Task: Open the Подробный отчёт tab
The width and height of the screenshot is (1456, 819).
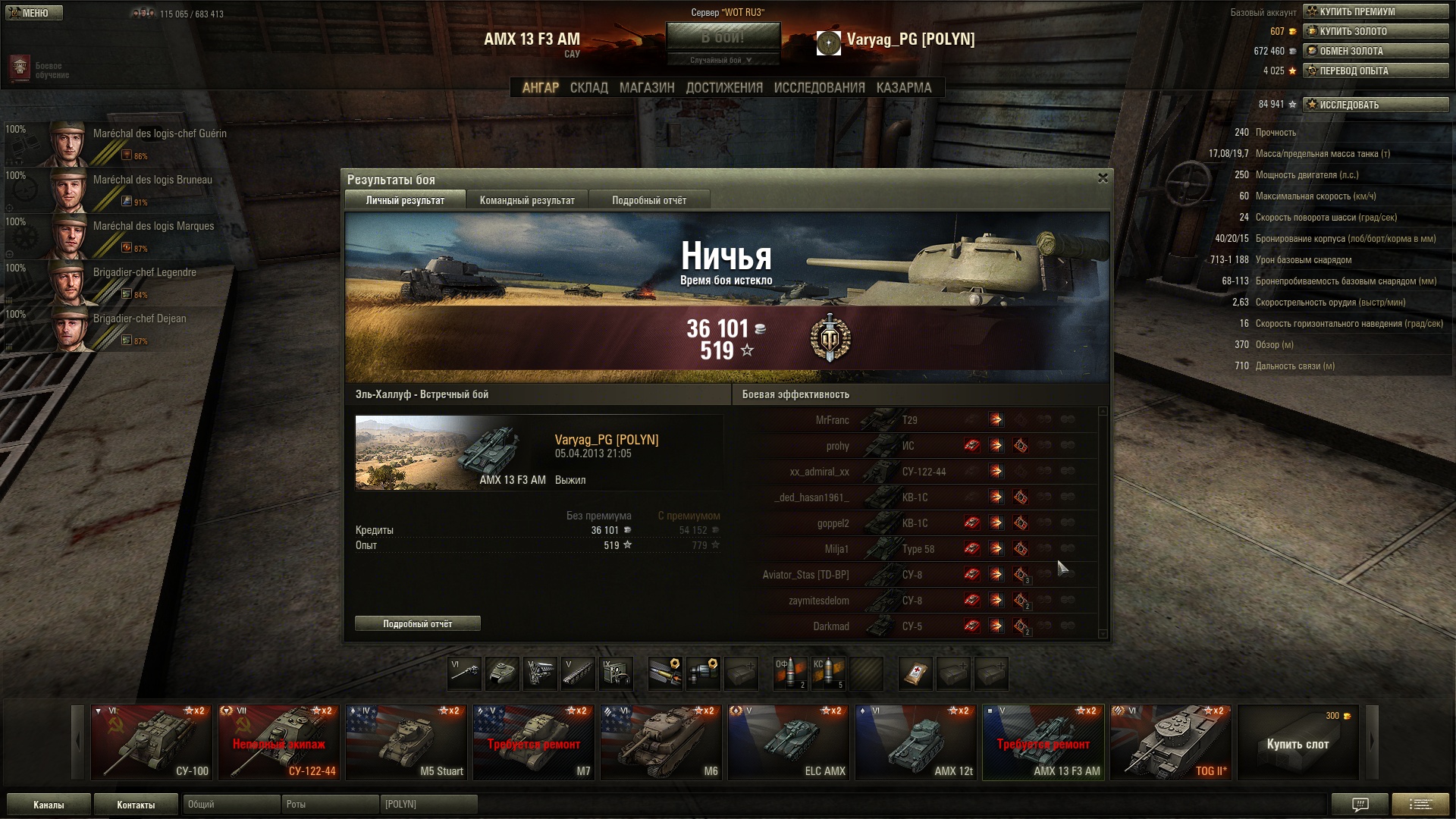Action: tap(649, 200)
